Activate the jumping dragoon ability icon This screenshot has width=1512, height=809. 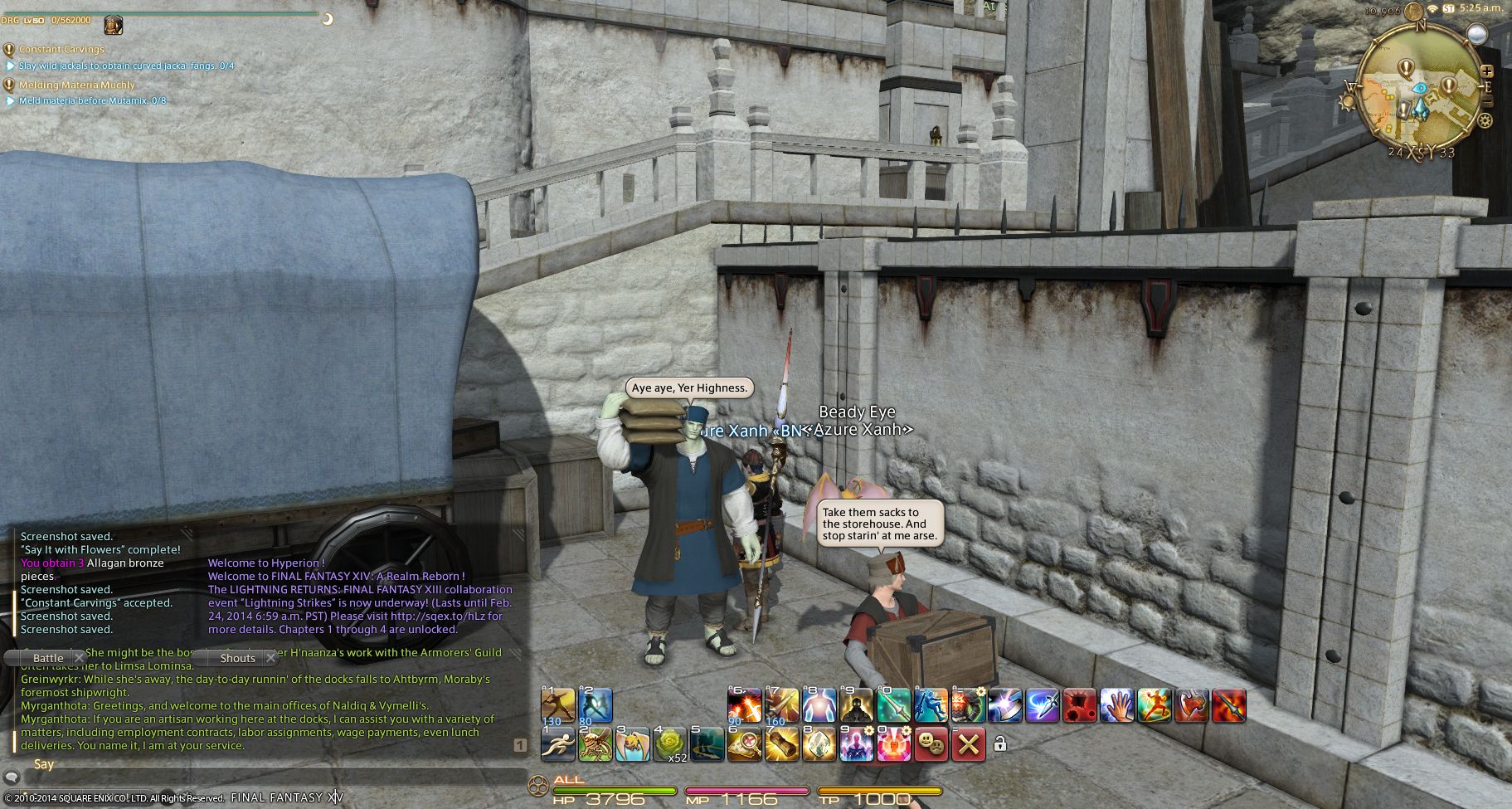pyautogui.click(x=931, y=705)
